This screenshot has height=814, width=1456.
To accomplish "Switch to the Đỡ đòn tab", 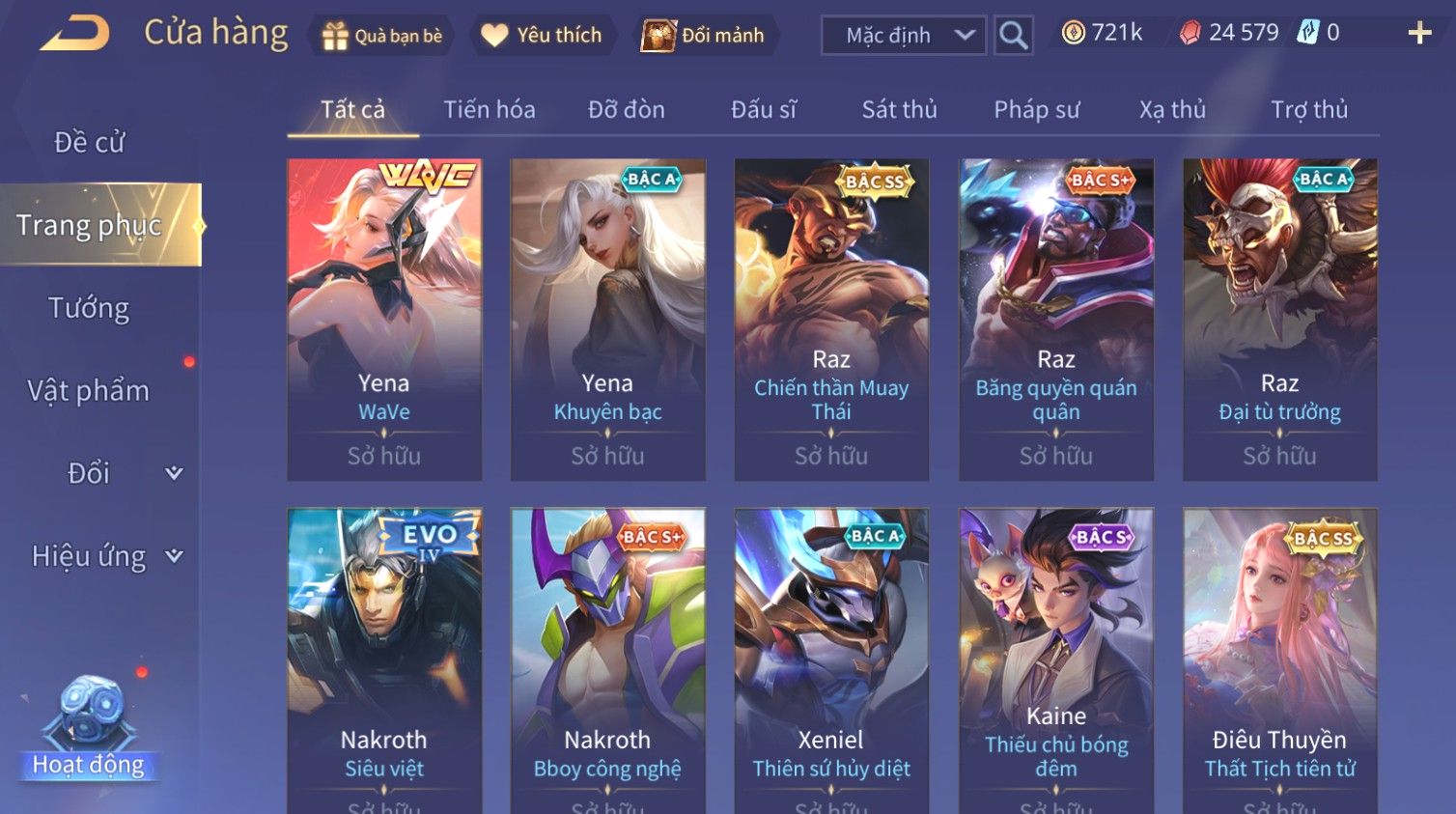I will 627,110.
